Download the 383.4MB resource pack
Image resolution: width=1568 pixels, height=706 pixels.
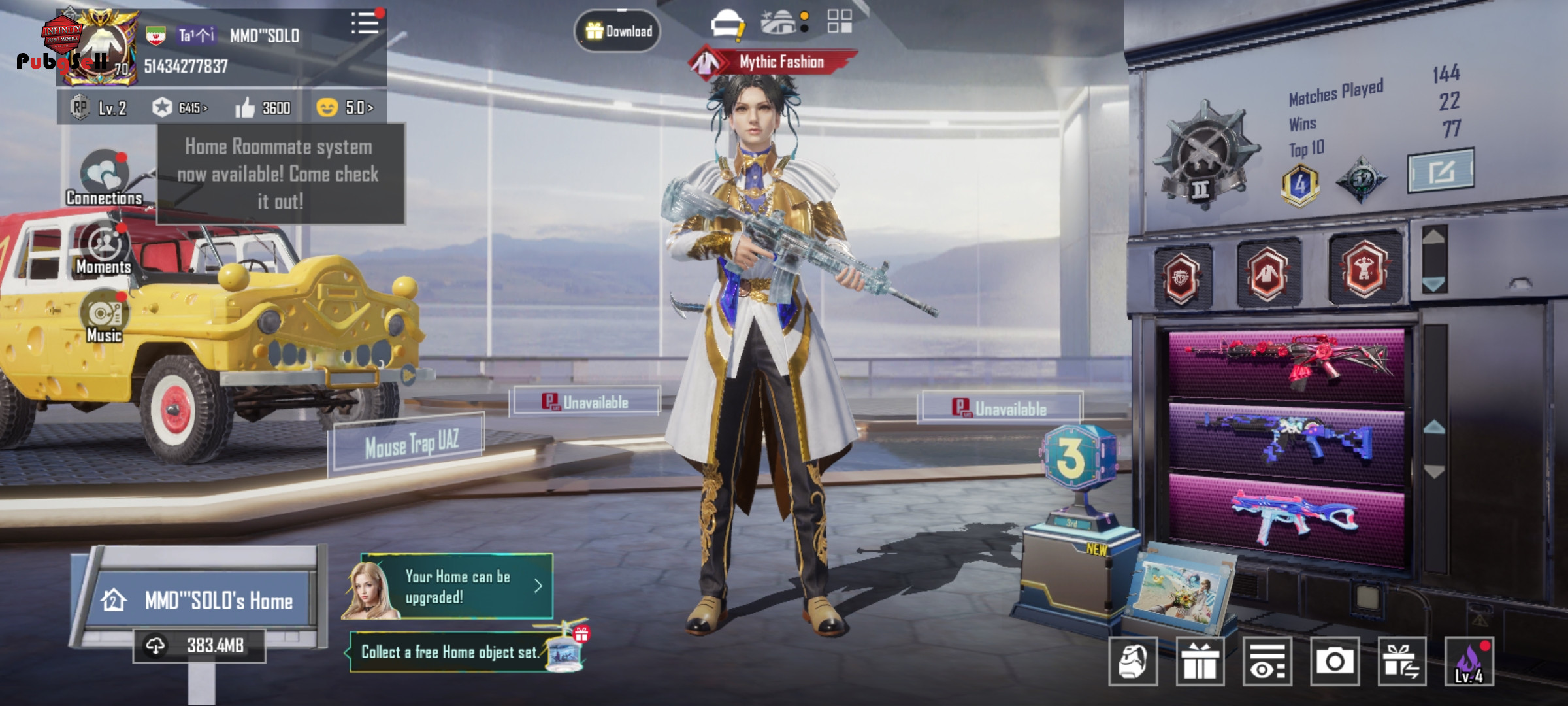[199, 646]
